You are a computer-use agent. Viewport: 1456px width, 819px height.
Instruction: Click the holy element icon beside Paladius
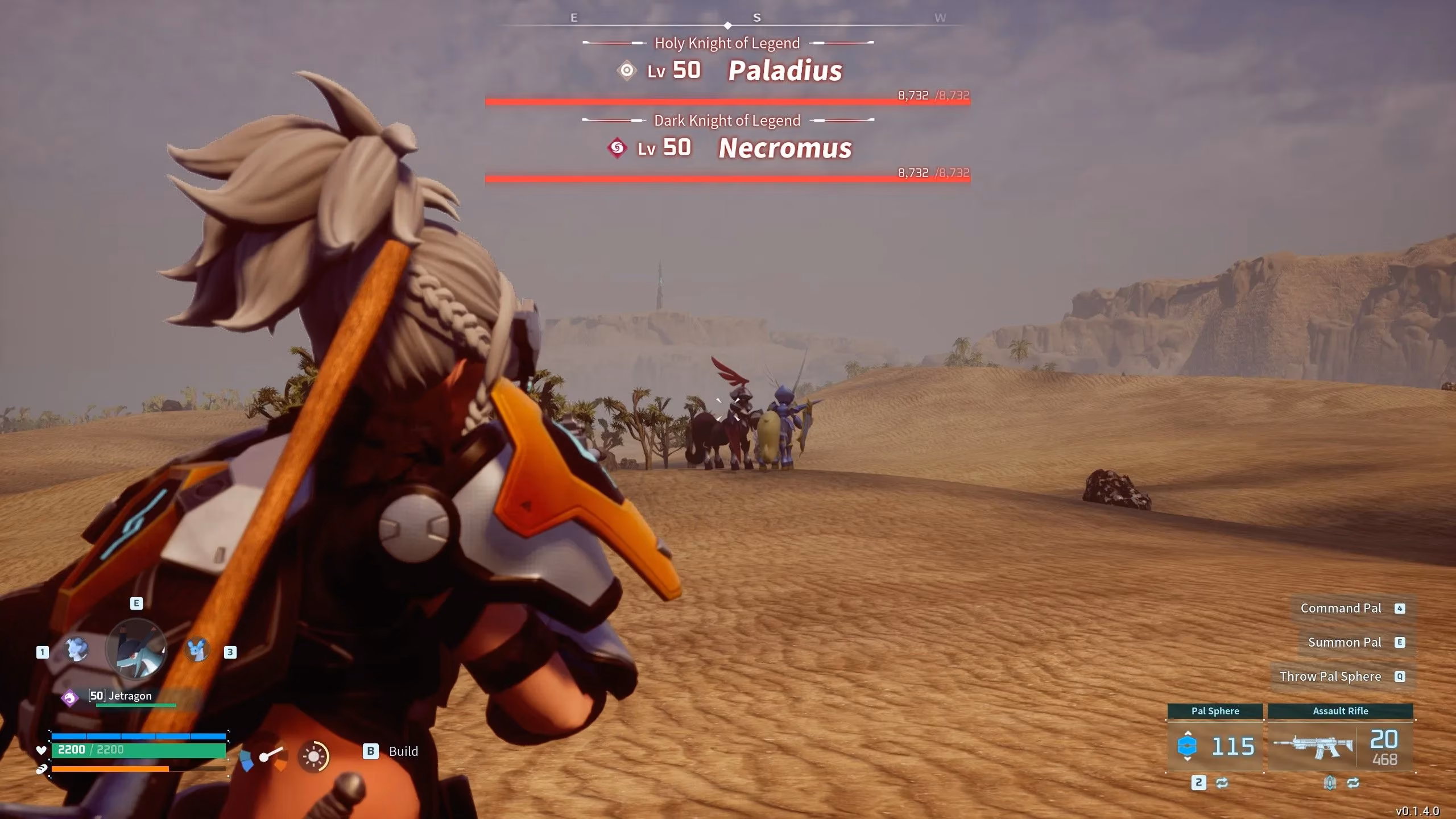[626, 71]
